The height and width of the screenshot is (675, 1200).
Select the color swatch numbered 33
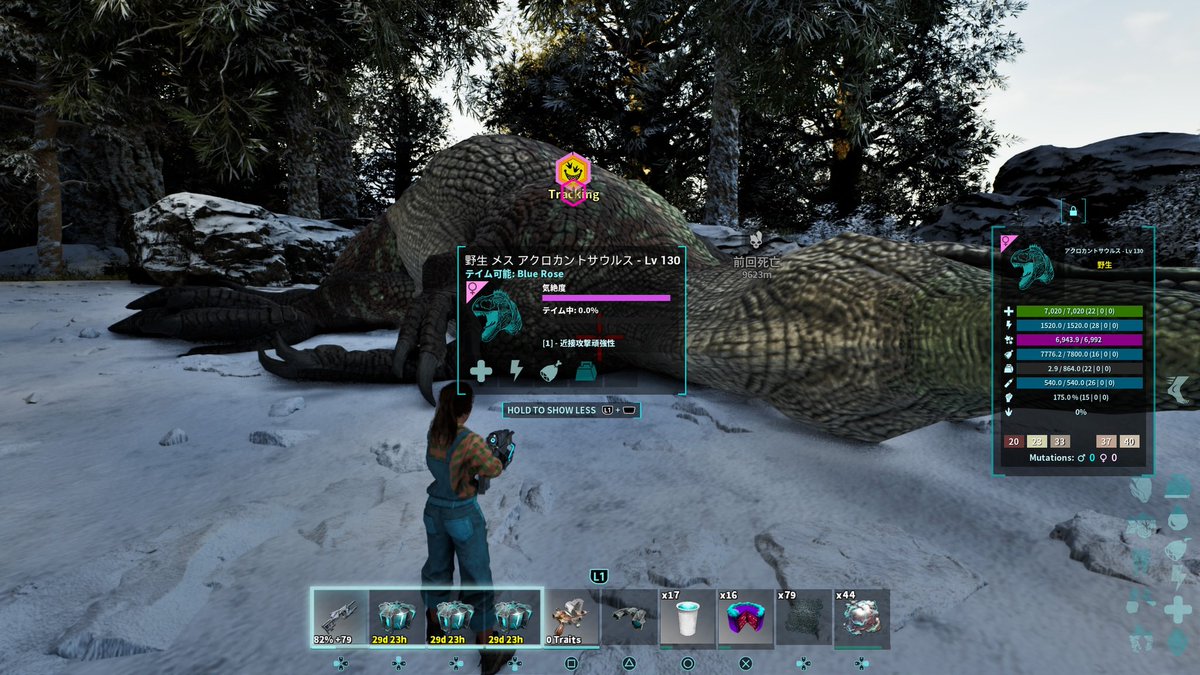(1059, 441)
